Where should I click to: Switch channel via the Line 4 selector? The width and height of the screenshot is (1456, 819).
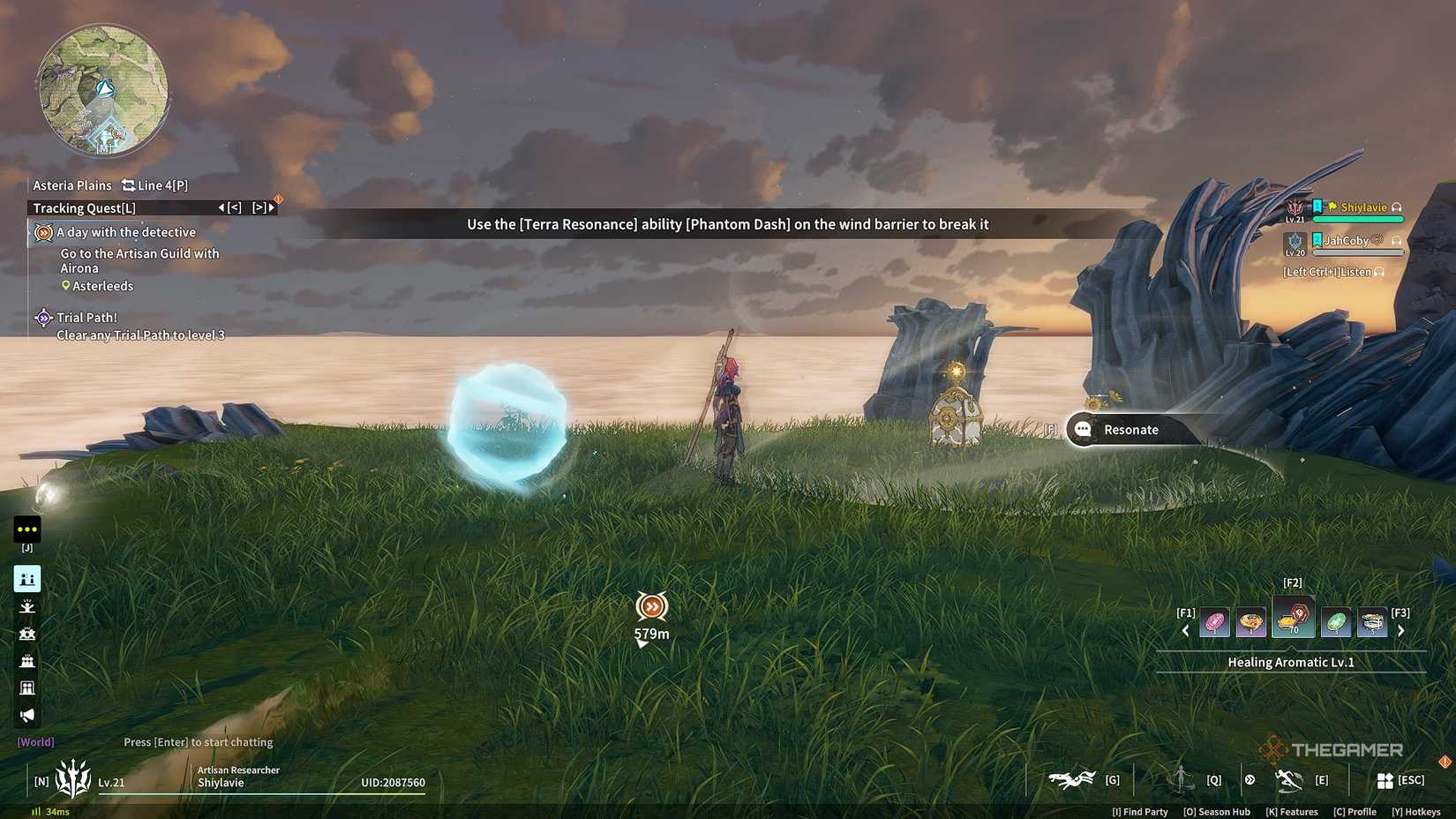click(x=155, y=185)
